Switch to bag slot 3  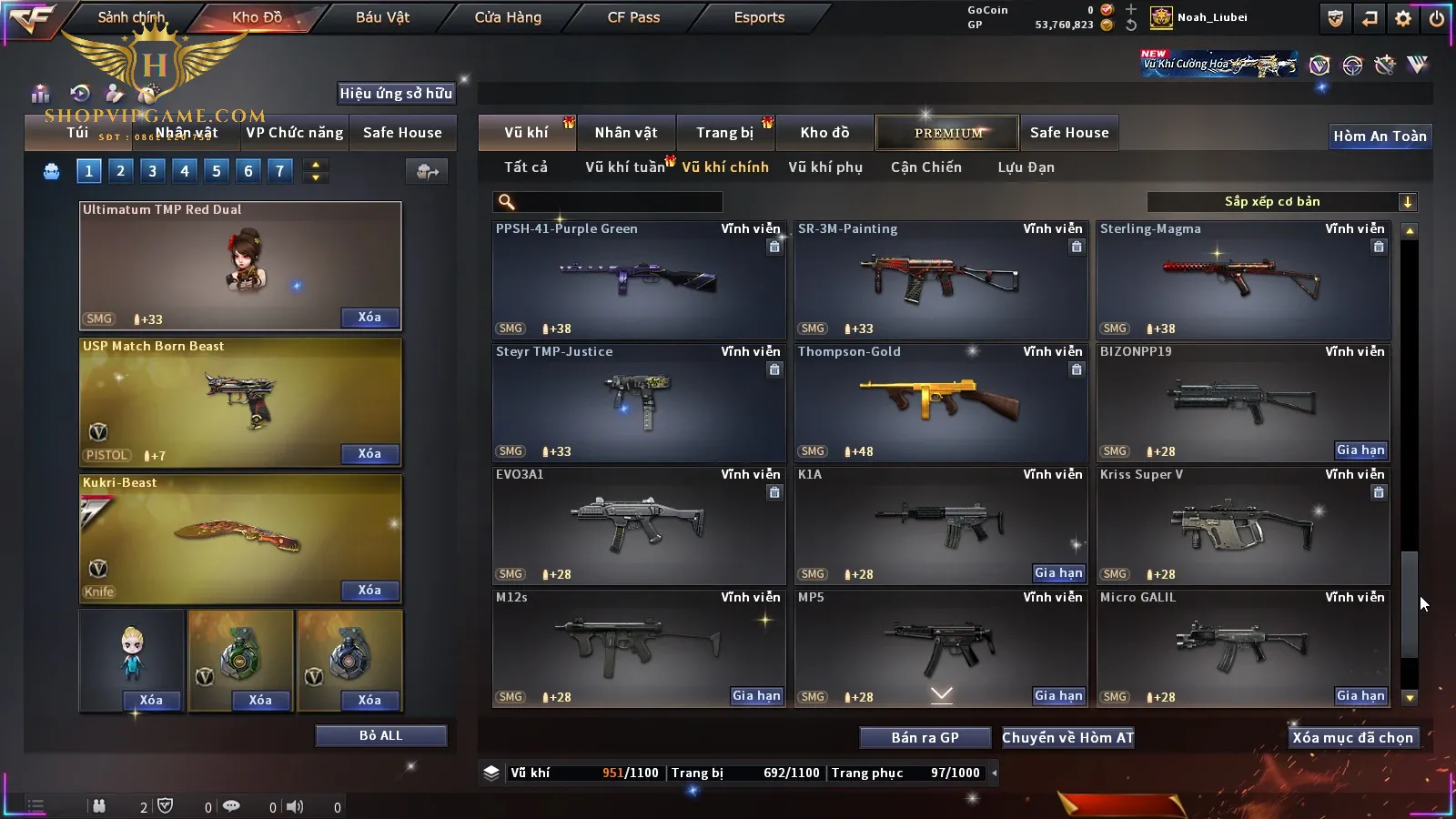tap(152, 170)
